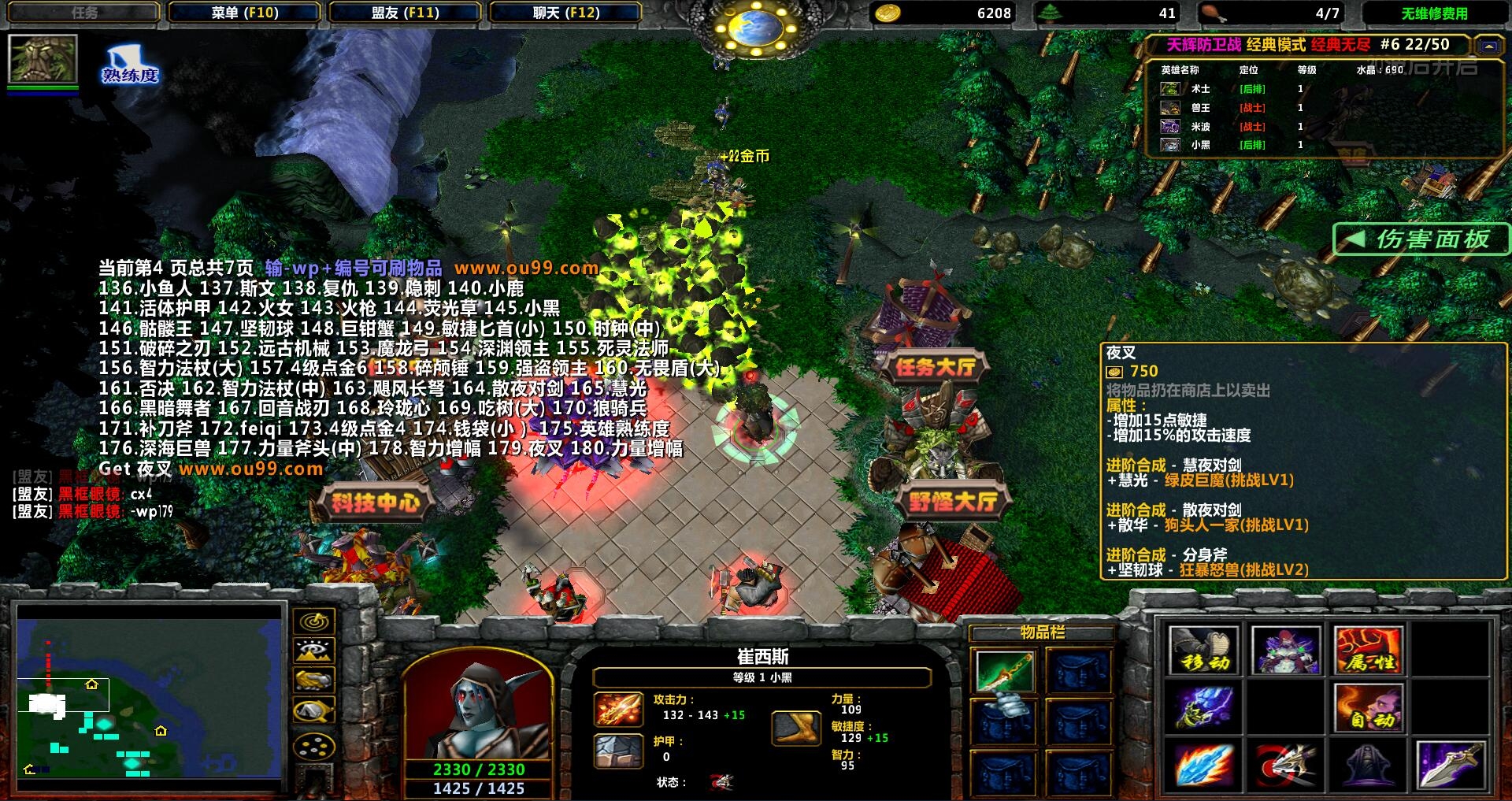
Task: Open the 属性 attributes ability
Action: pyautogui.click(x=1368, y=651)
